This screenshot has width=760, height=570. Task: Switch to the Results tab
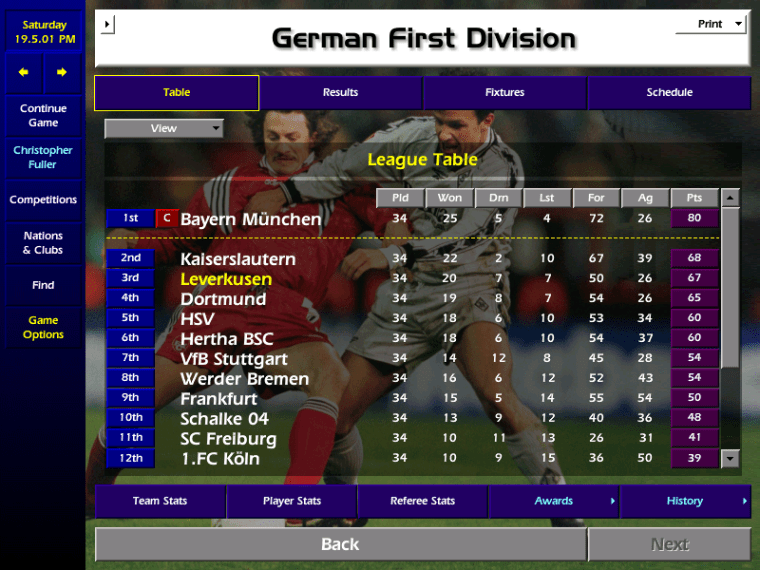pos(340,93)
